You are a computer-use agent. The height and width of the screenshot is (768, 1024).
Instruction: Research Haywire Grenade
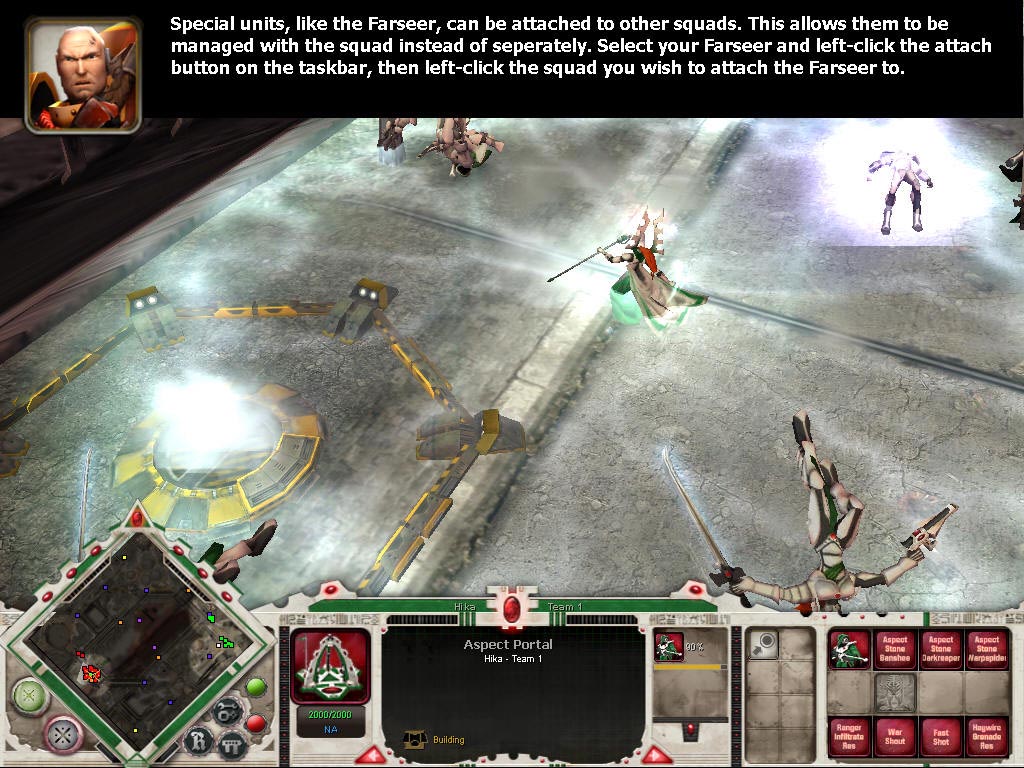[986, 737]
